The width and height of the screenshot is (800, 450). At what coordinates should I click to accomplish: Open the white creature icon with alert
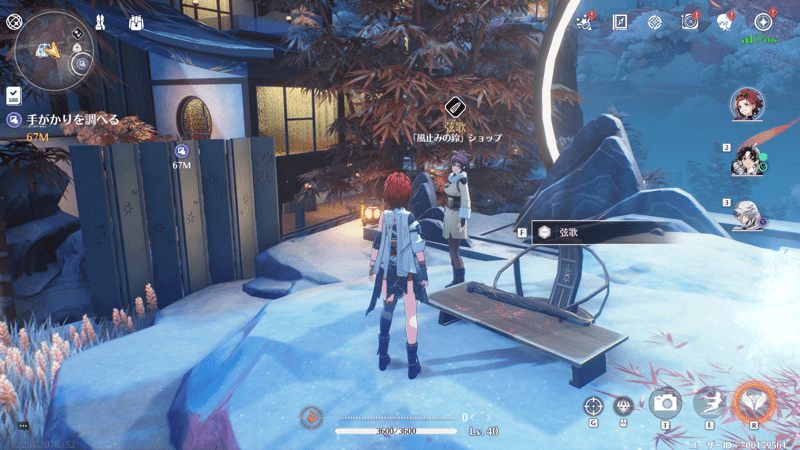coord(724,21)
